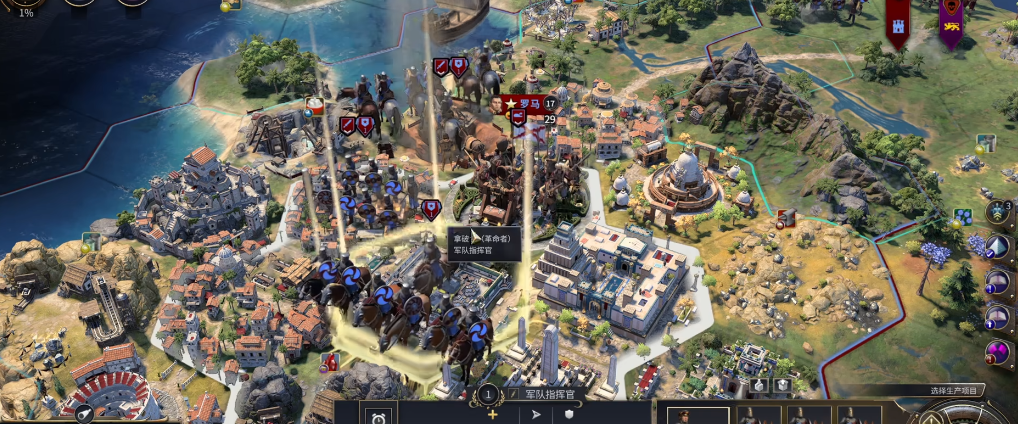Click the 罗马 (Rome) city banner
Screen dimensions: 1018x424
pos(528,103)
